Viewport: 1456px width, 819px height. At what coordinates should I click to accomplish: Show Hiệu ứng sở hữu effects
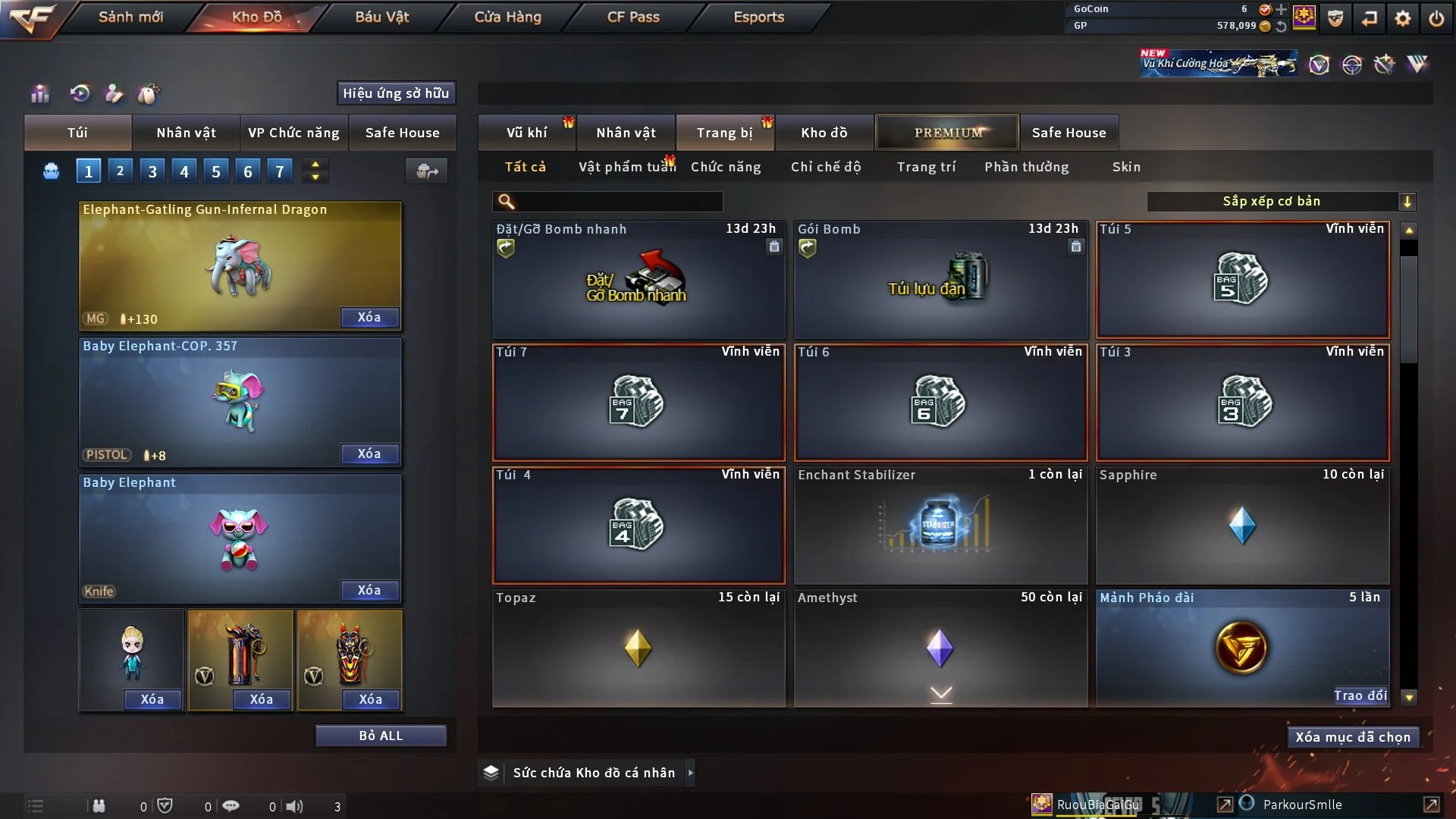pos(396,93)
